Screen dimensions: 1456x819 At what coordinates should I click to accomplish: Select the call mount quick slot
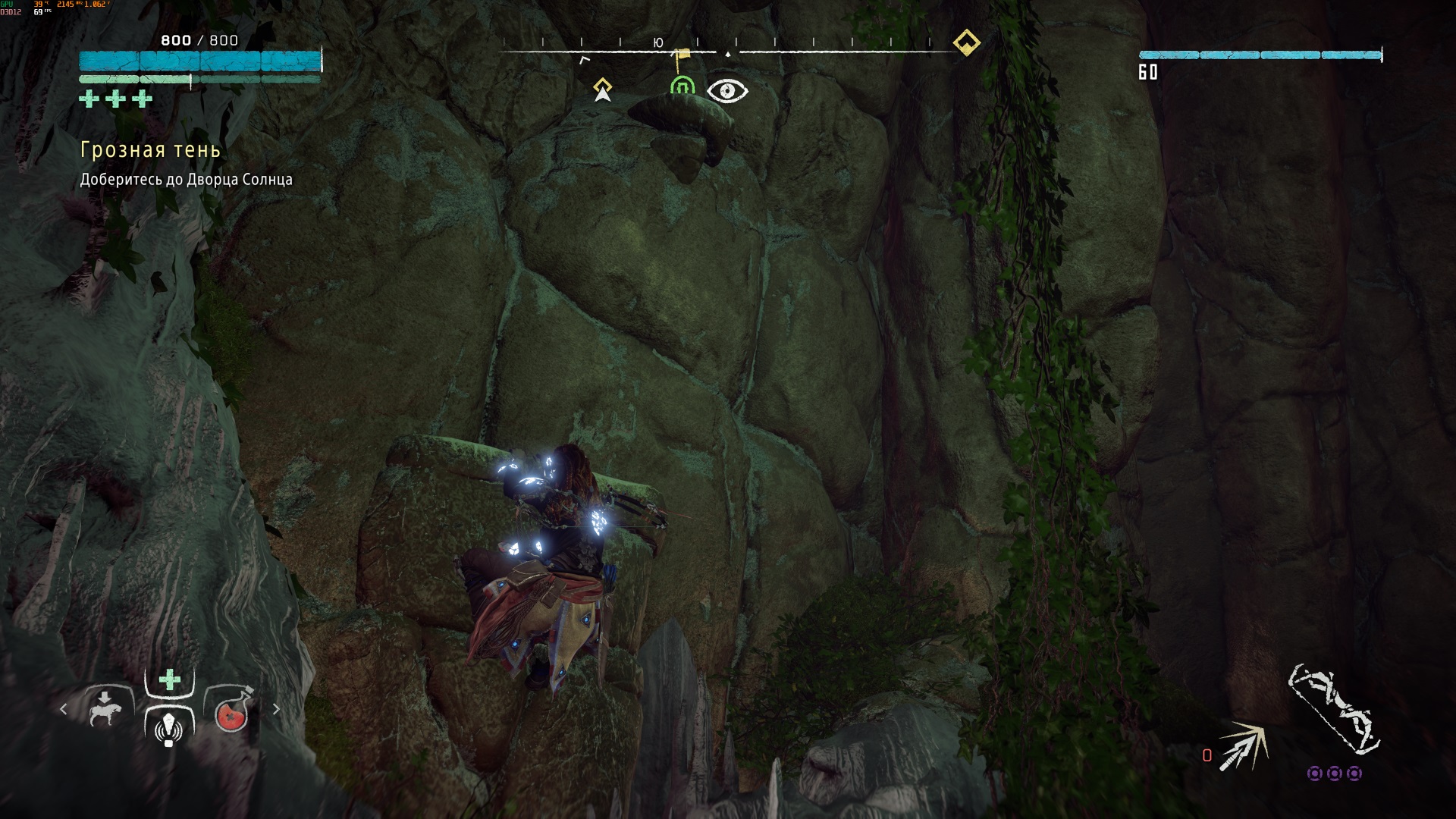105,709
